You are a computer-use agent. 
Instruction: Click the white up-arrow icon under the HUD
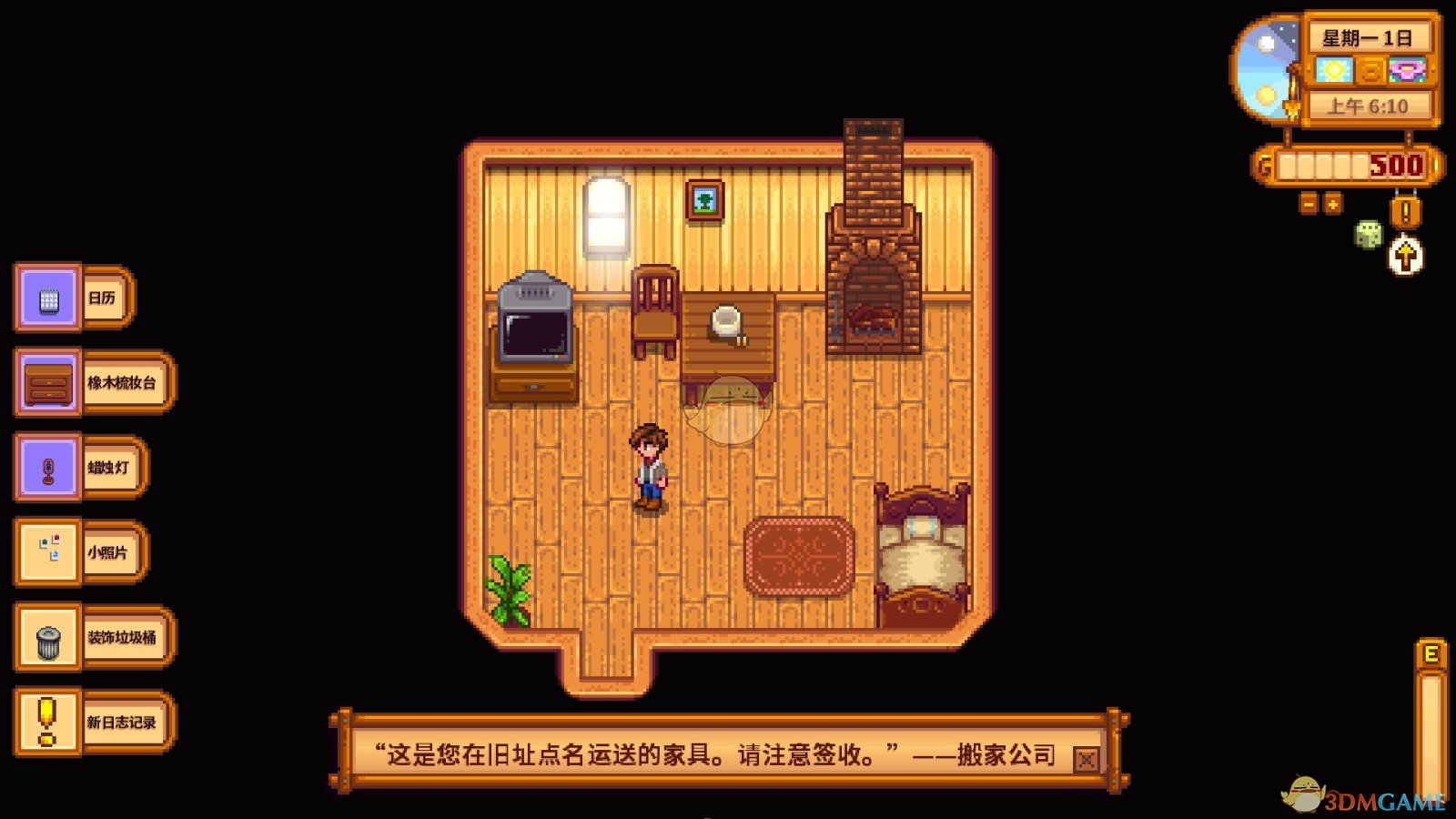pos(1405,256)
